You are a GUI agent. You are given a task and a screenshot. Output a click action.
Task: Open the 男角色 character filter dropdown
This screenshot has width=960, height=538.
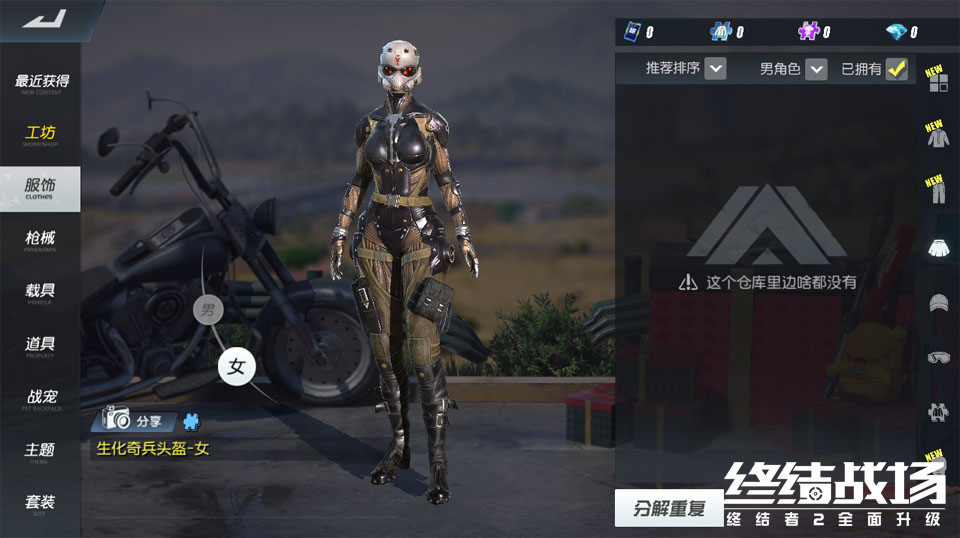point(816,69)
